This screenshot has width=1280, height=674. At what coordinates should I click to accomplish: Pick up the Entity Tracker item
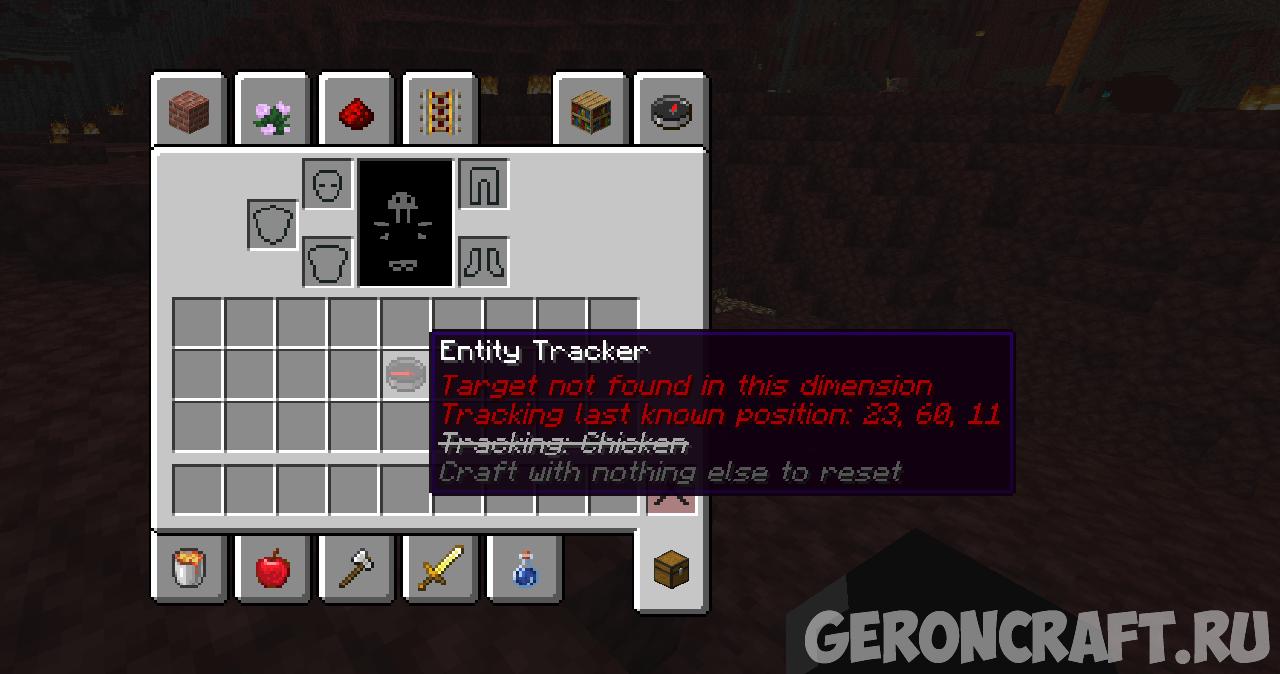tap(405, 374)
